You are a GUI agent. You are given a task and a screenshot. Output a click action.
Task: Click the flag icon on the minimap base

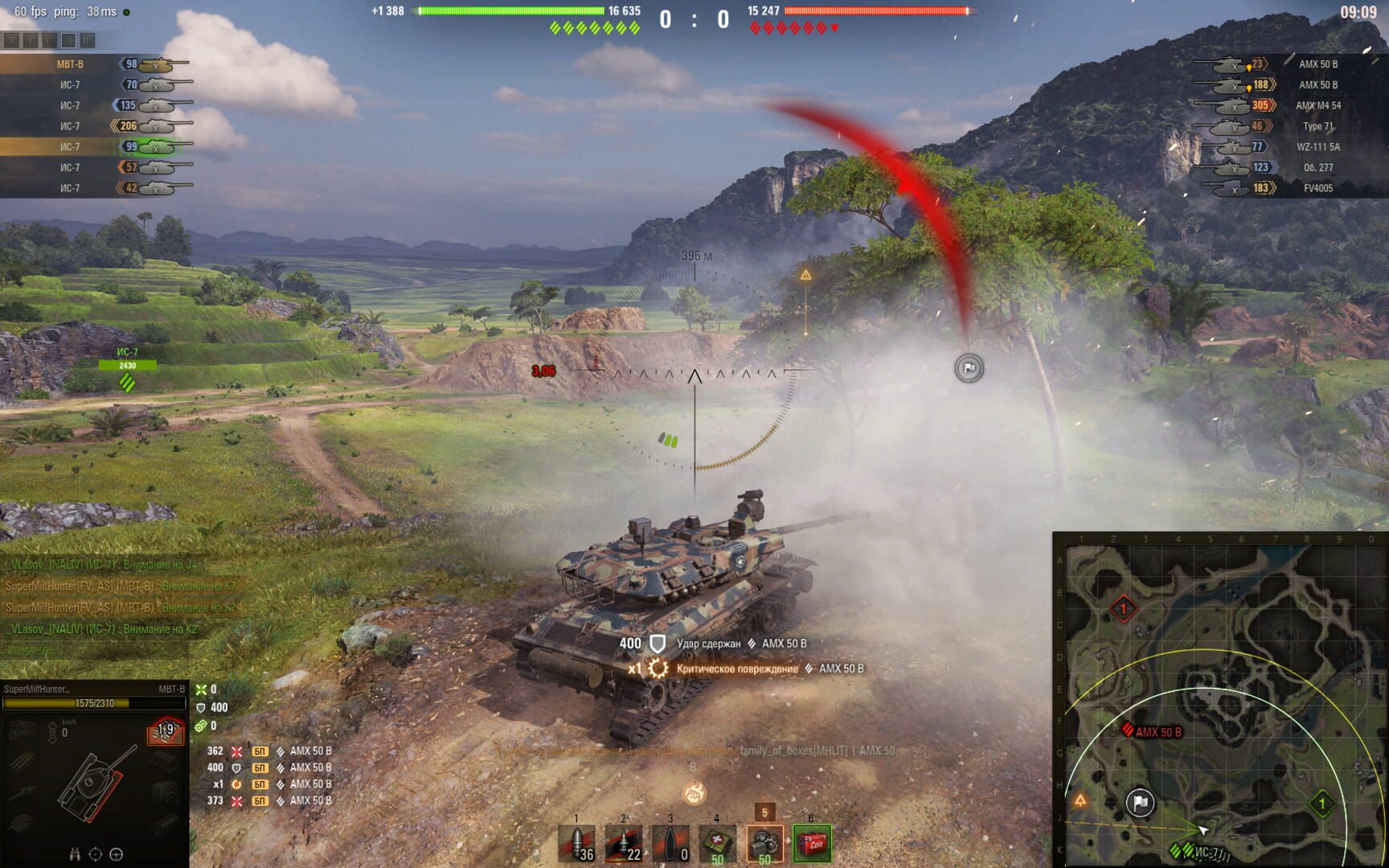pos(1140,800)
